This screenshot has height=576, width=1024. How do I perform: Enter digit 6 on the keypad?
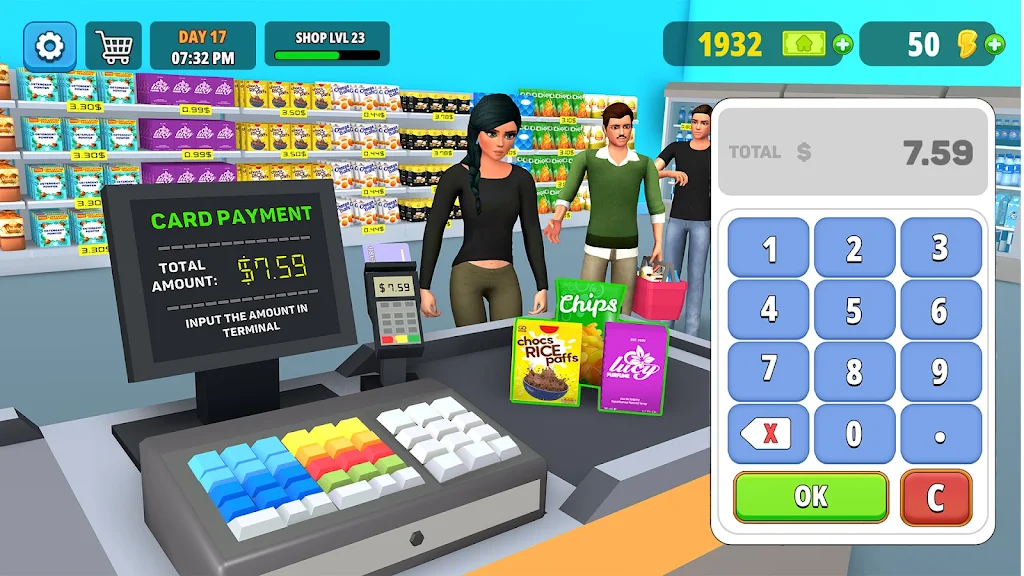pyautogui.click(x=940, y=310)
